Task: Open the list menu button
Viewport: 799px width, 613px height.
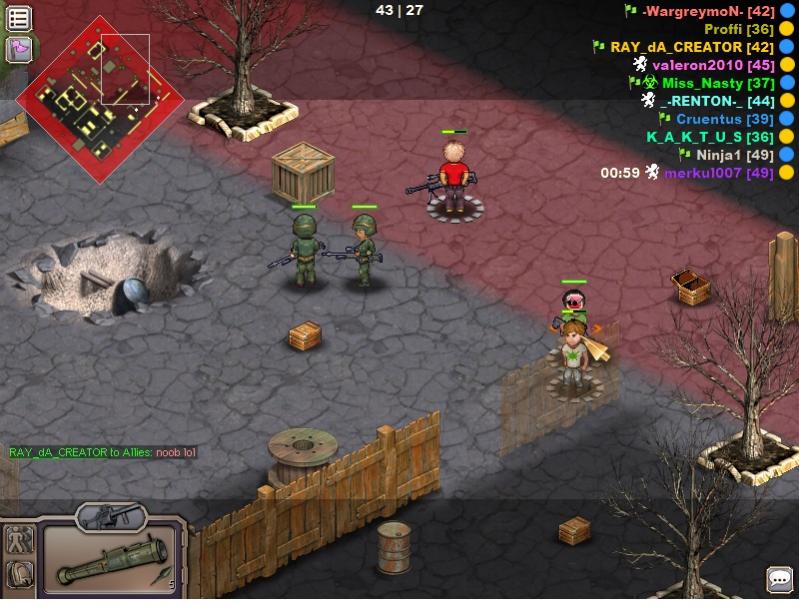Action: pos(19,18)
